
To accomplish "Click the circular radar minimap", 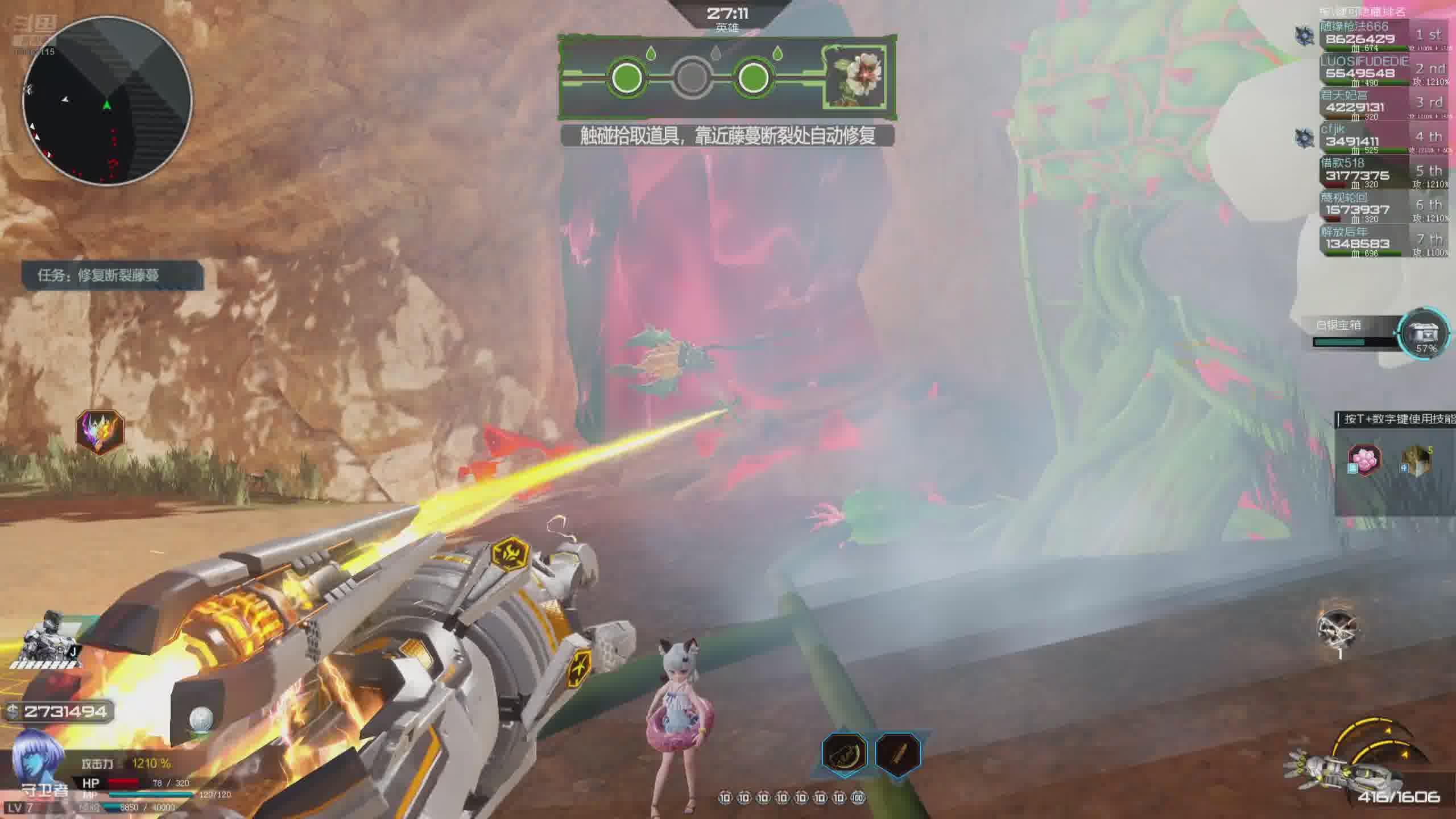I will pos(107,101).
